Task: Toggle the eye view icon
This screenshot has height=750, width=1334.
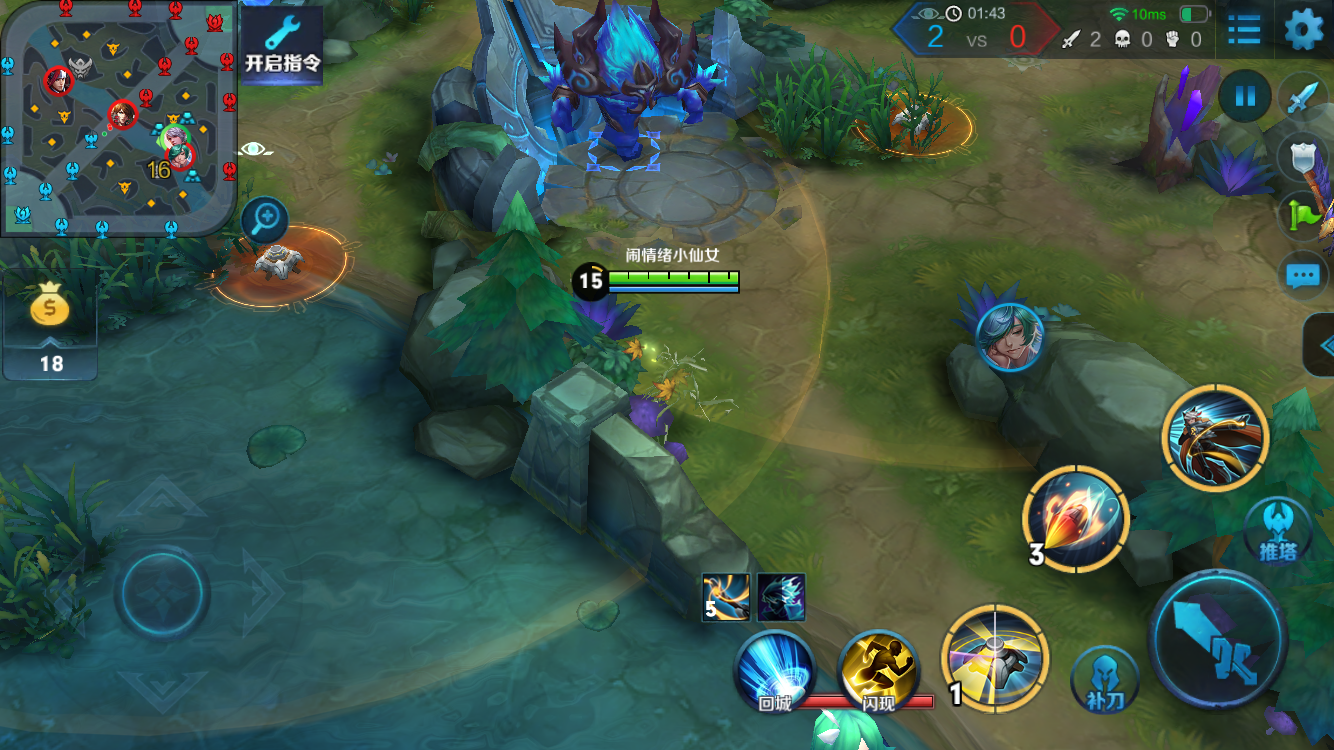Action: (x=255, y=150)
